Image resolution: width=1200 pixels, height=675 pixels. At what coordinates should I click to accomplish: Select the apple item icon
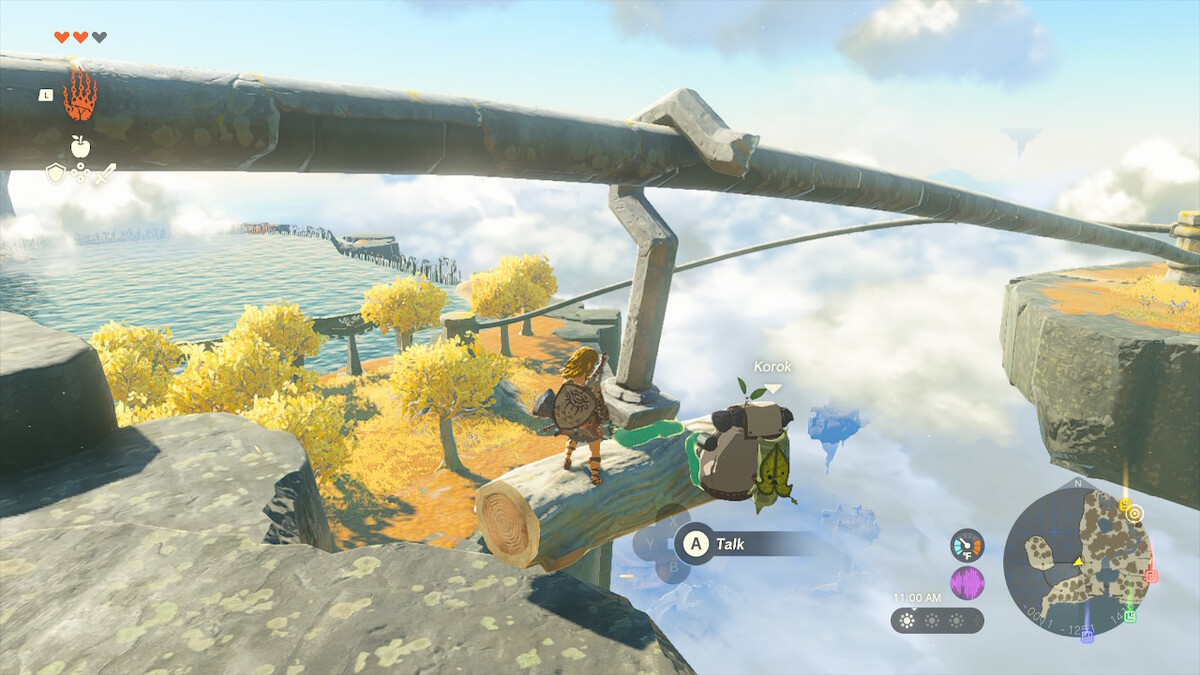pos(80,146)
